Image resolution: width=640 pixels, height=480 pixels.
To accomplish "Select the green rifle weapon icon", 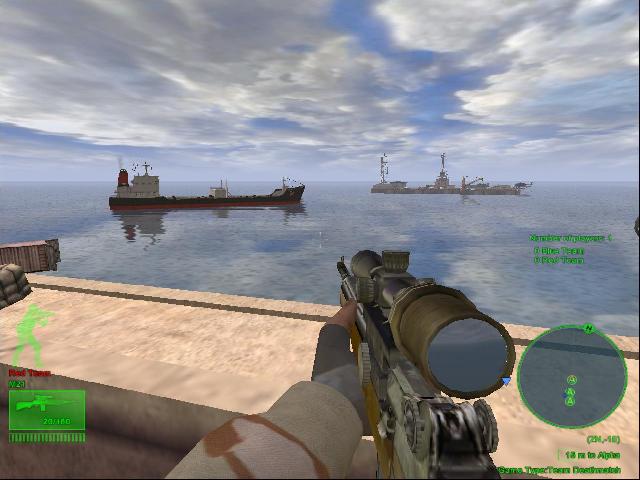I will click(x=46, y=409).
